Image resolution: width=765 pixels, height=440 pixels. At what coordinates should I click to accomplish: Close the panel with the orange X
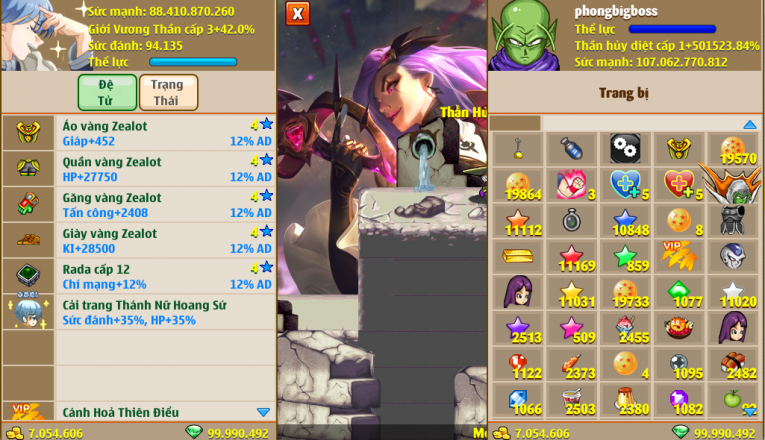297,13
